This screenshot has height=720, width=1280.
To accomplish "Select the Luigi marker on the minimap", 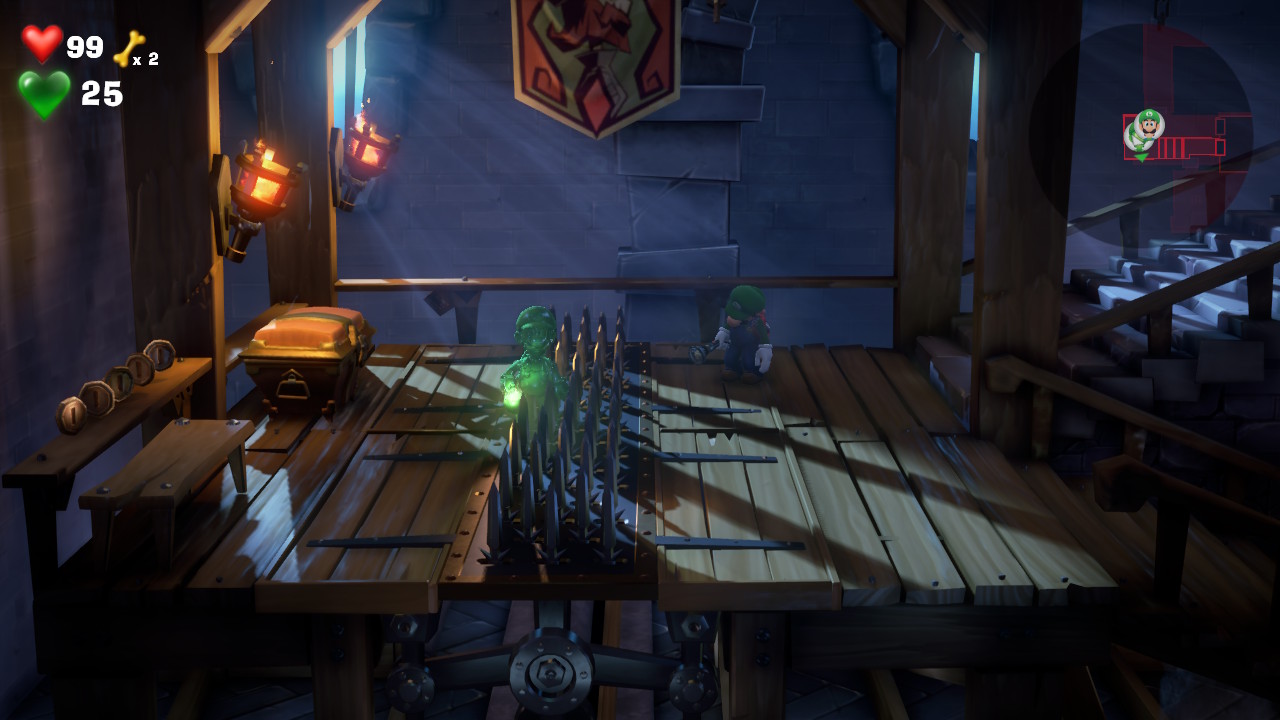I will click(x=1150, y=124).
